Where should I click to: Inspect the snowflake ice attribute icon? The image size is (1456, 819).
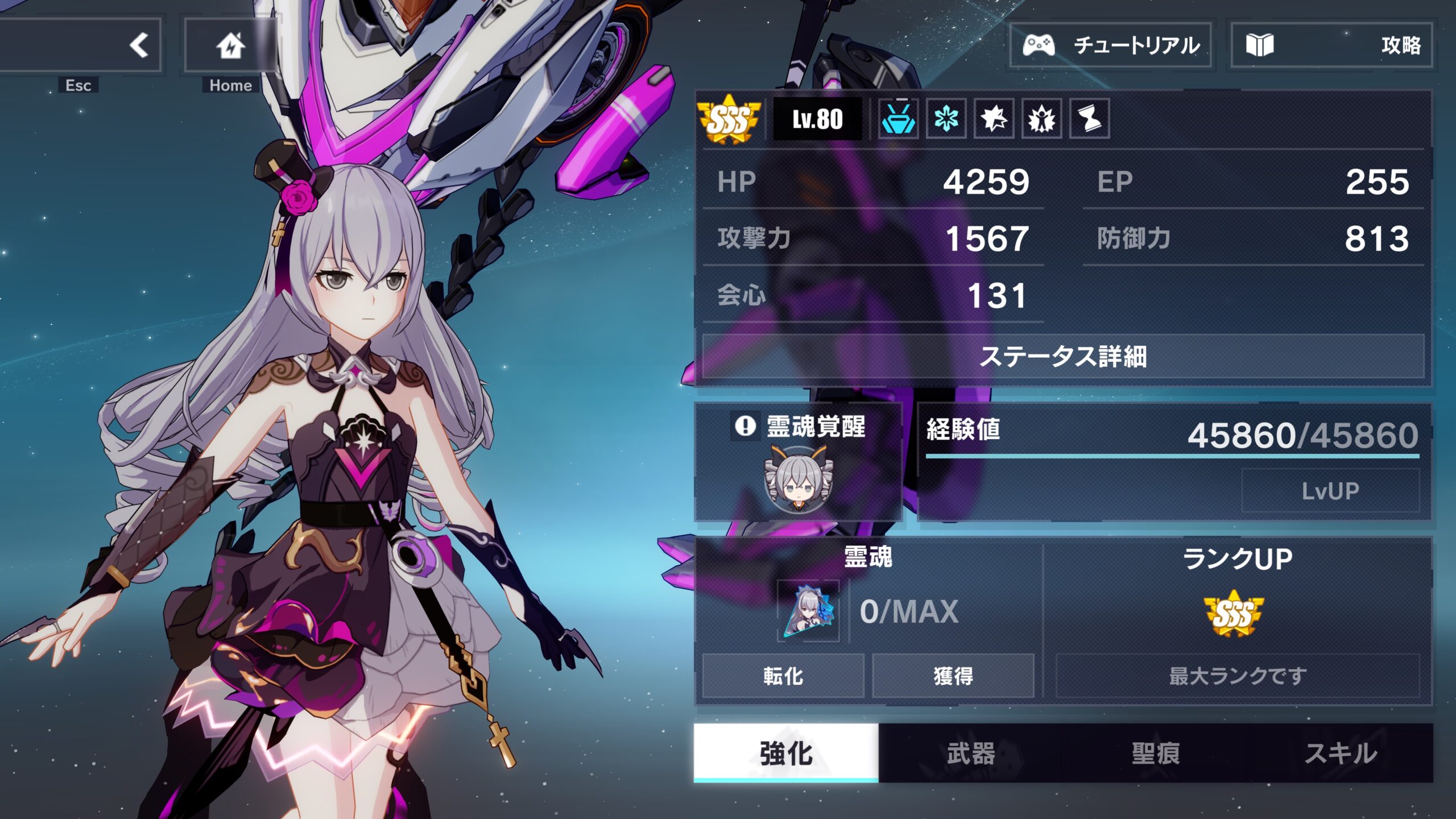pos(946,119)
